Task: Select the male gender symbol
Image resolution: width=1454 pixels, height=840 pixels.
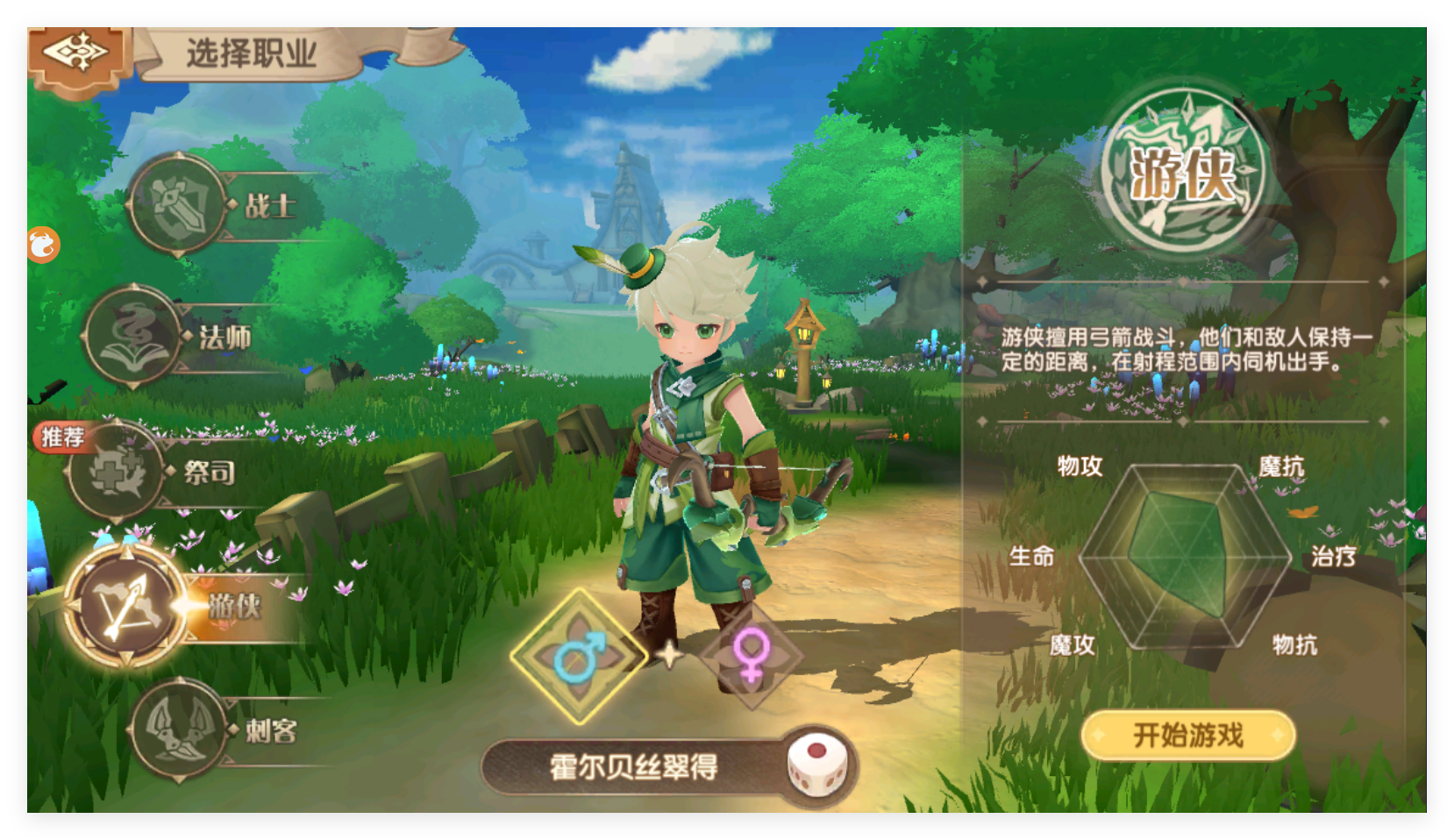Action: coord(578,656)
